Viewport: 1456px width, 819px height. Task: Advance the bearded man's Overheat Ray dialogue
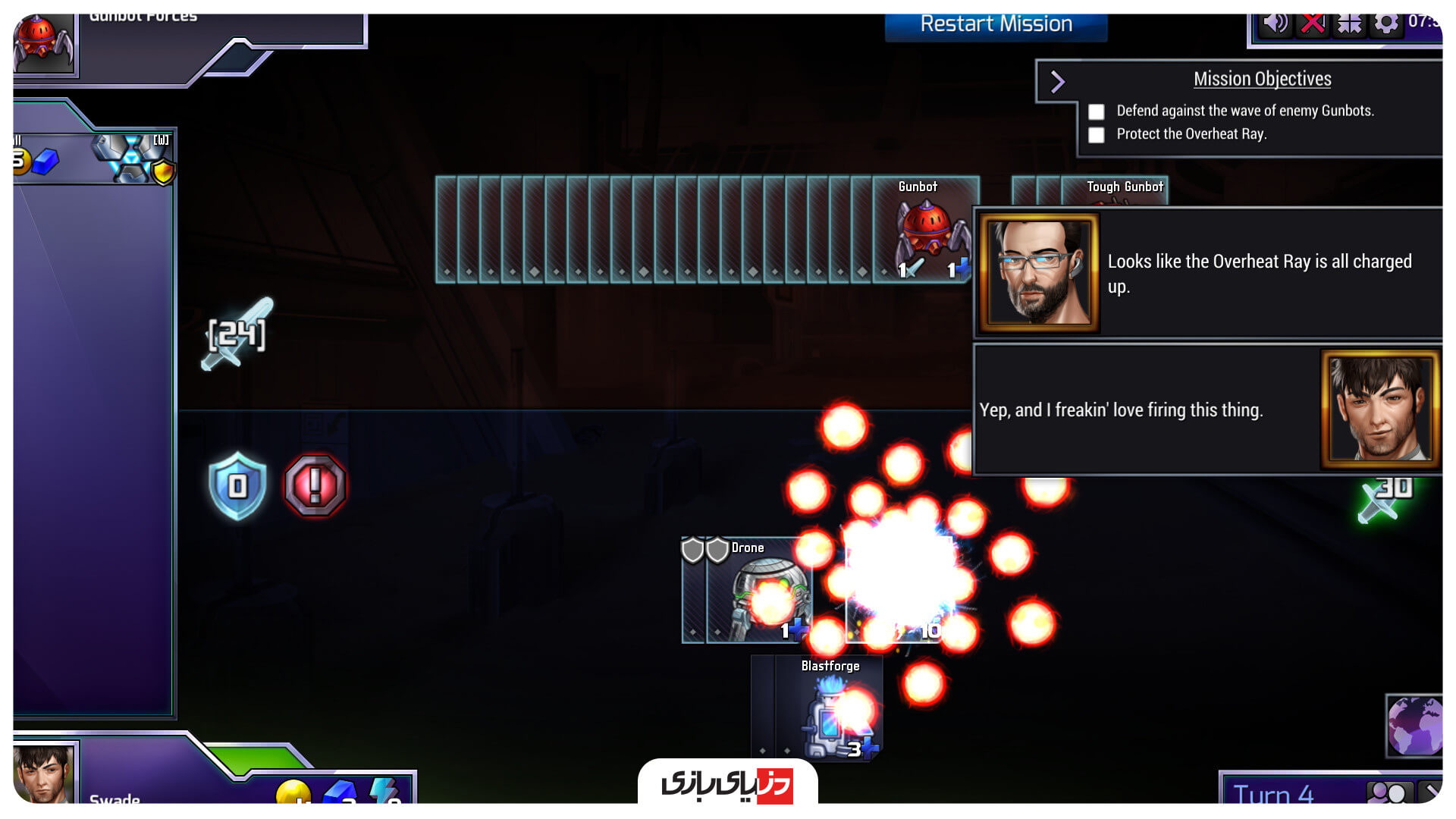1207,274
